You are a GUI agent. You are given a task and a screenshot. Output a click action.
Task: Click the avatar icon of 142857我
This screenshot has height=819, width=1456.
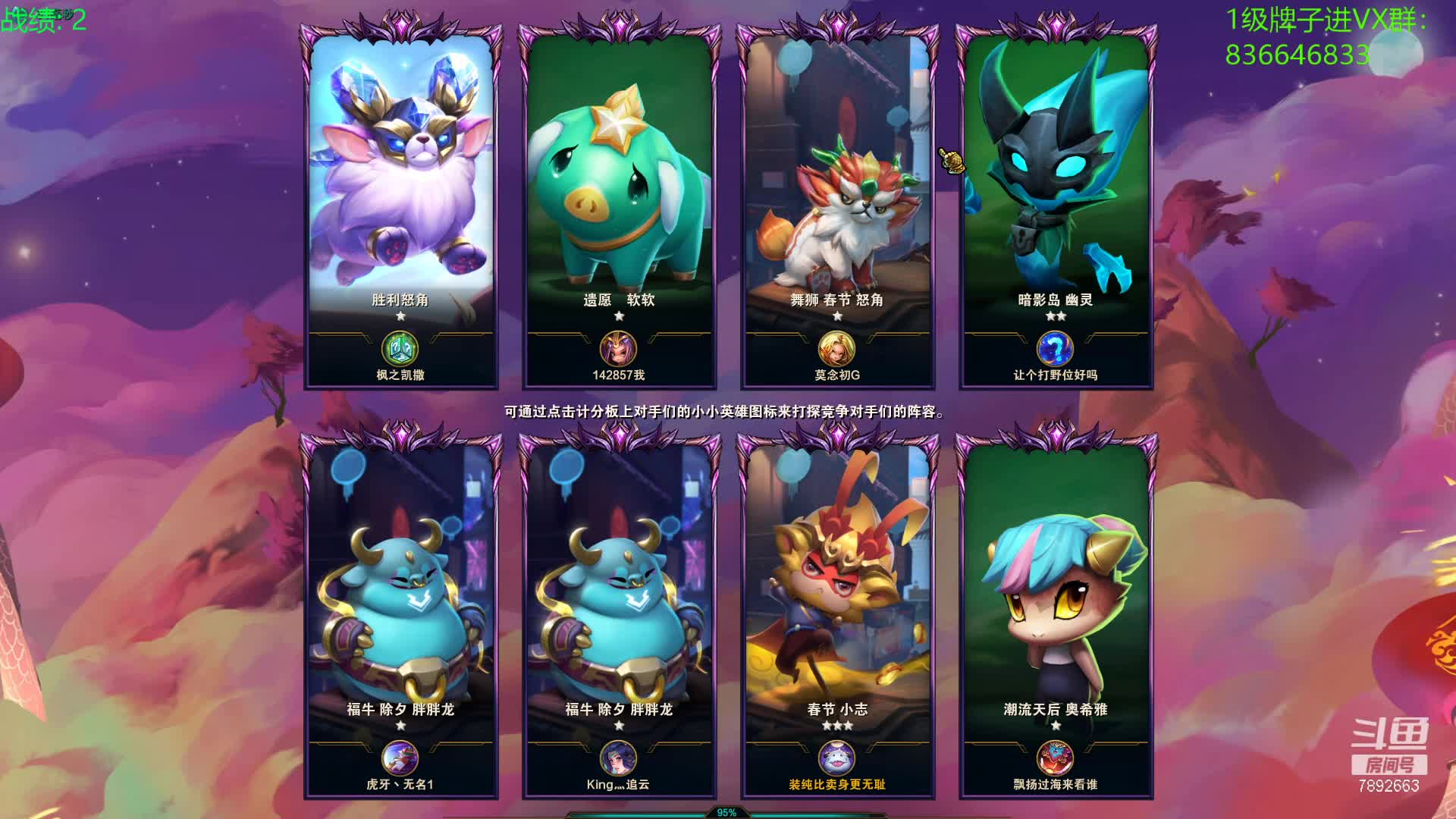tap(619, 350)
